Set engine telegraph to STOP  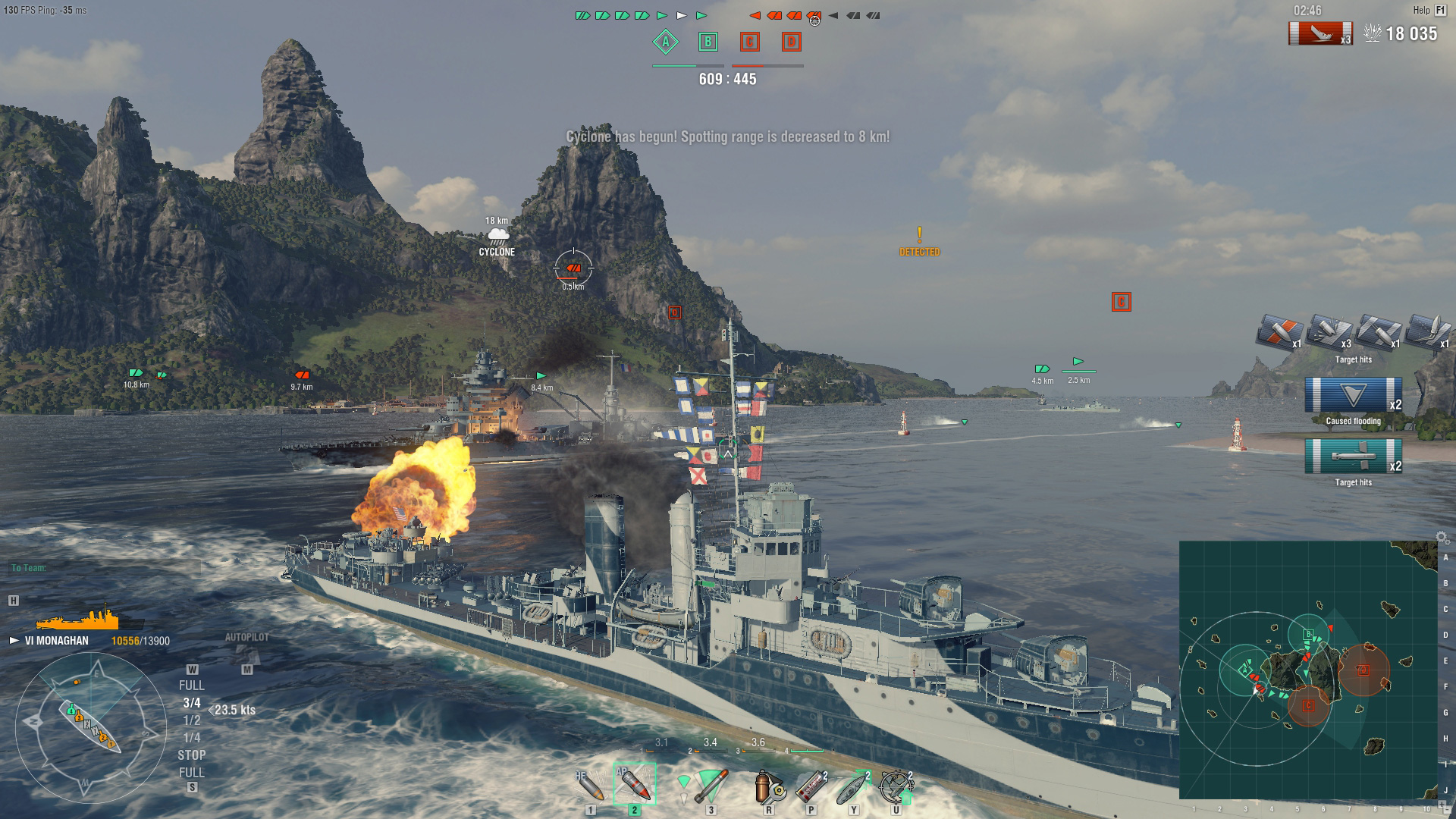[191, 755]
